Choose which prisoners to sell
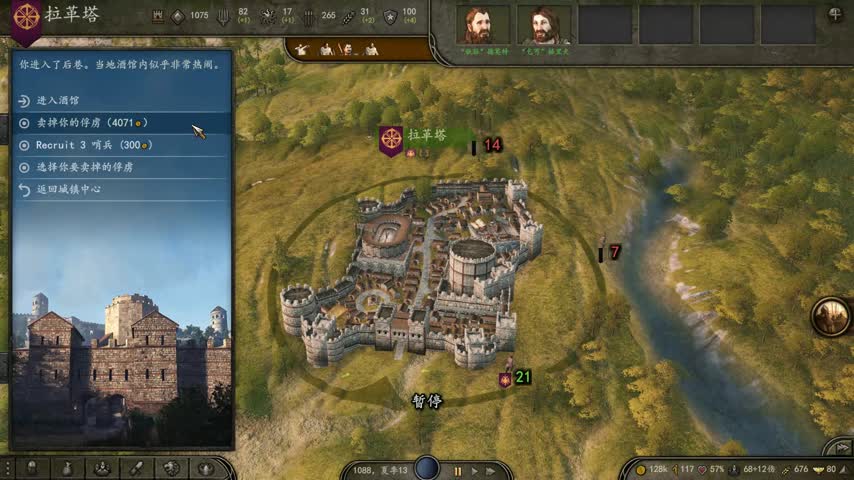The height and width of the screenshot is (480, 854). (x=83, y=167)
